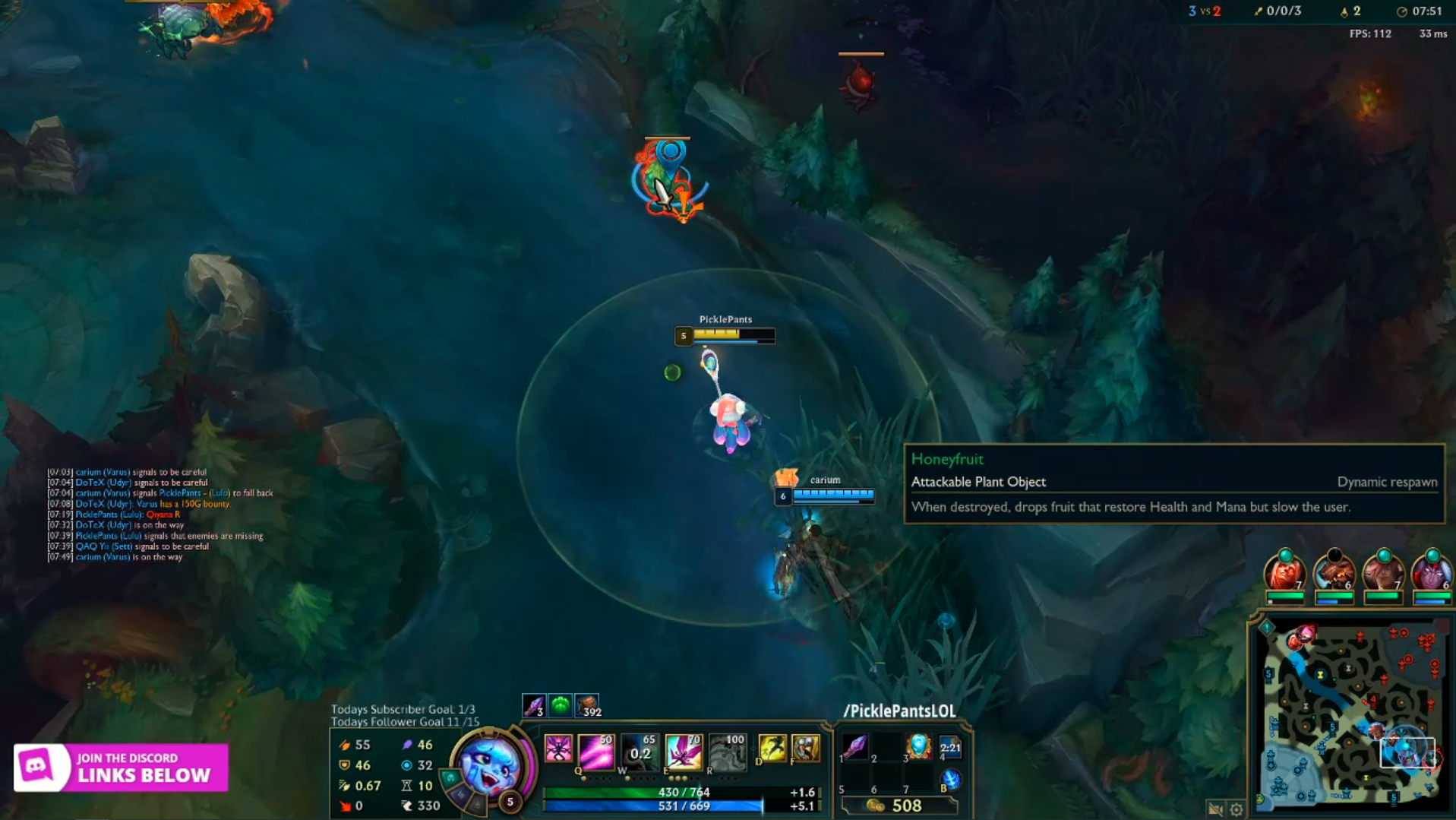The height and width of the screenshot is (820, 1456).
Task: Select the purple-faced Varus teammate portrait
Action: (1431, 574)
